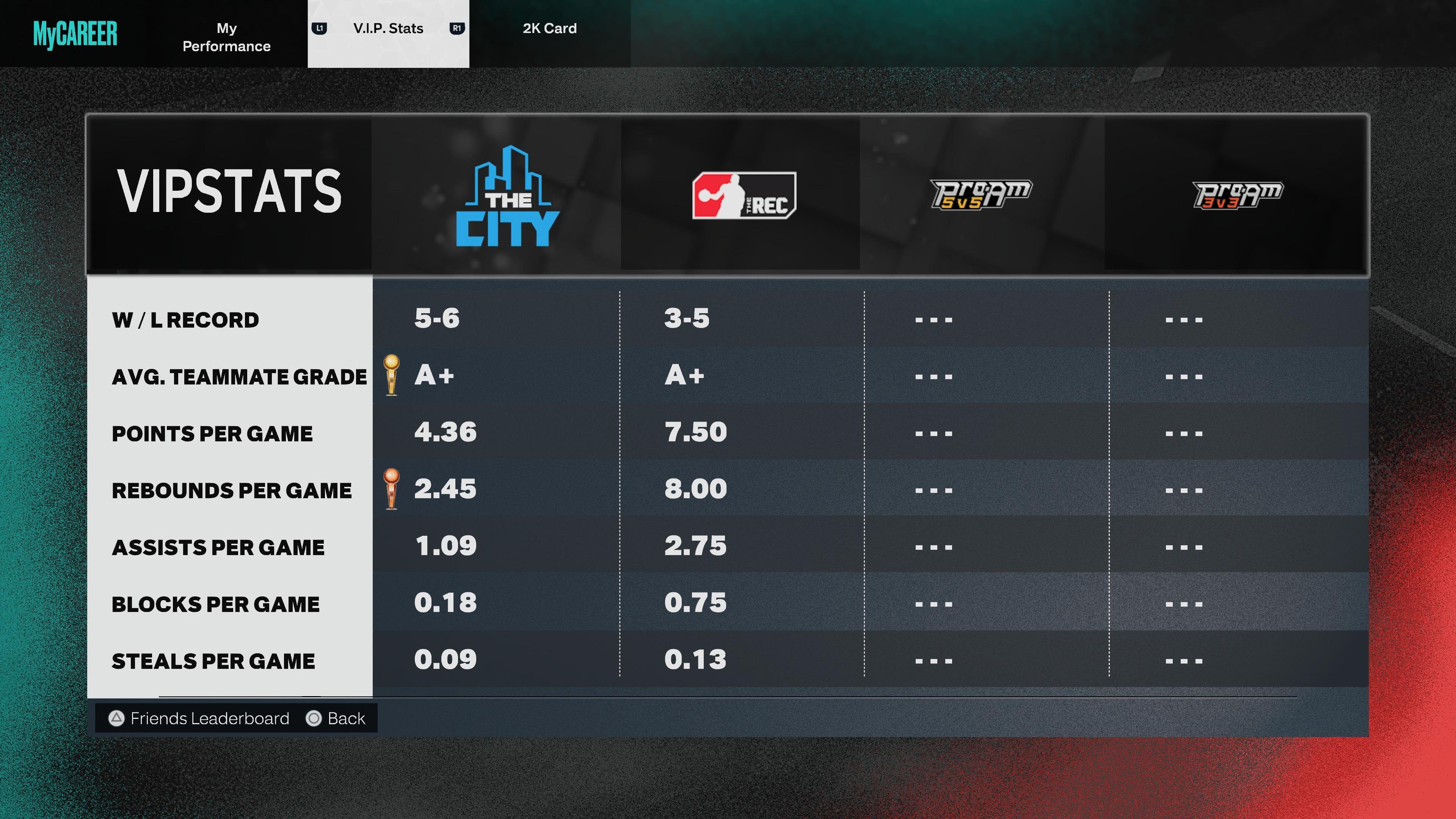Select the W / L Record row

click(185, 319)
